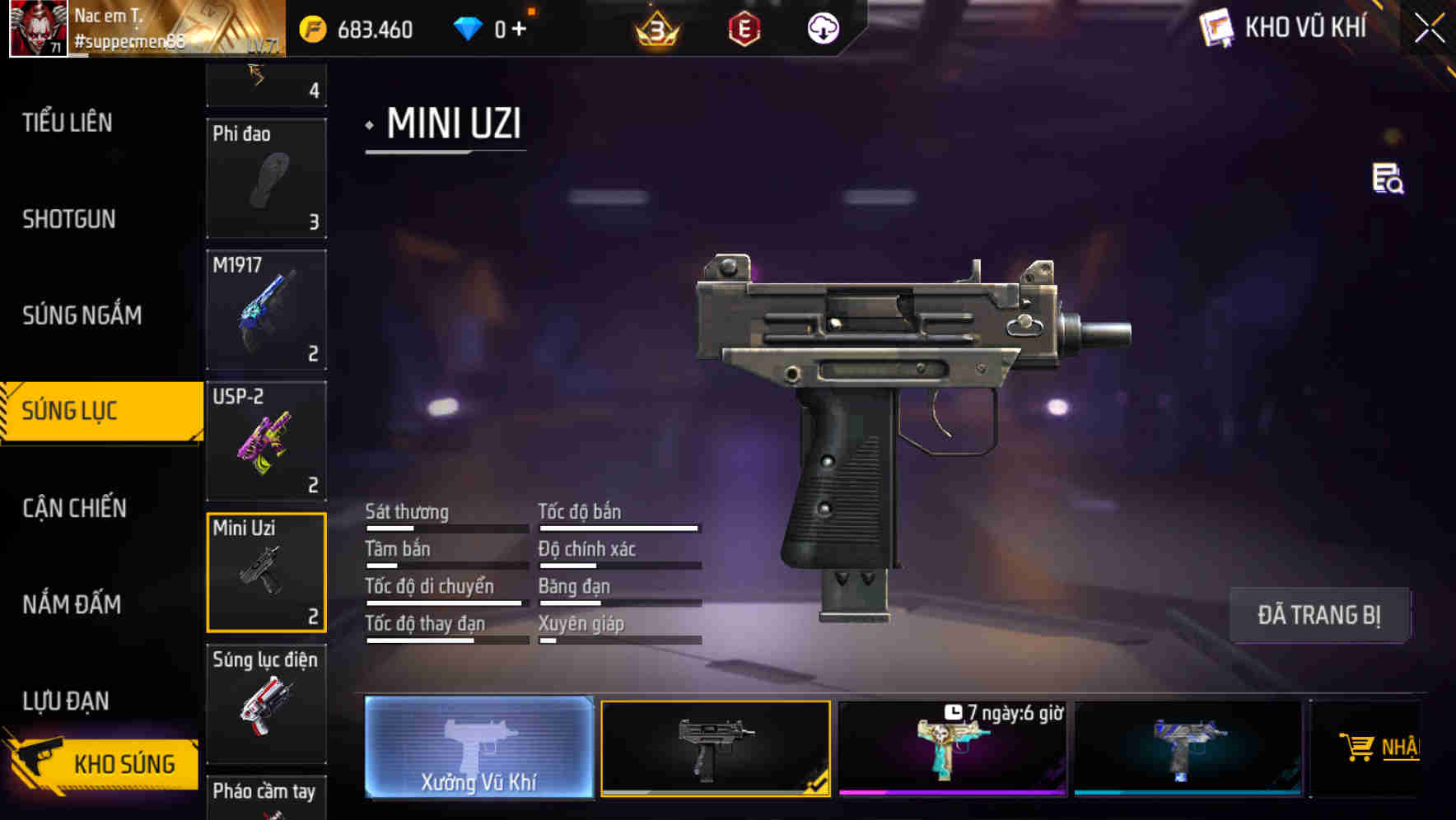Close the weapon vault screen
Image resolution: width=1456 pixels, height=820 pixels.
1430,29
